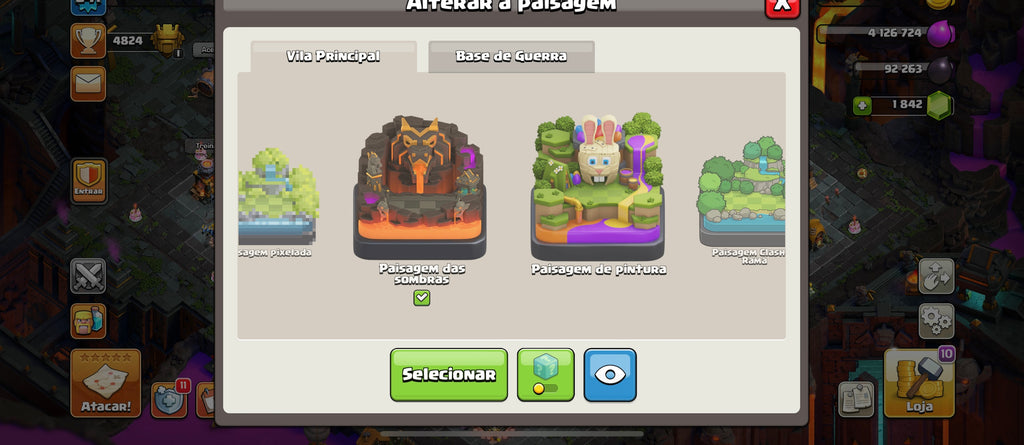Add gems with the green plus
This screenshot has height=445, width=1024.
[862, 105]
